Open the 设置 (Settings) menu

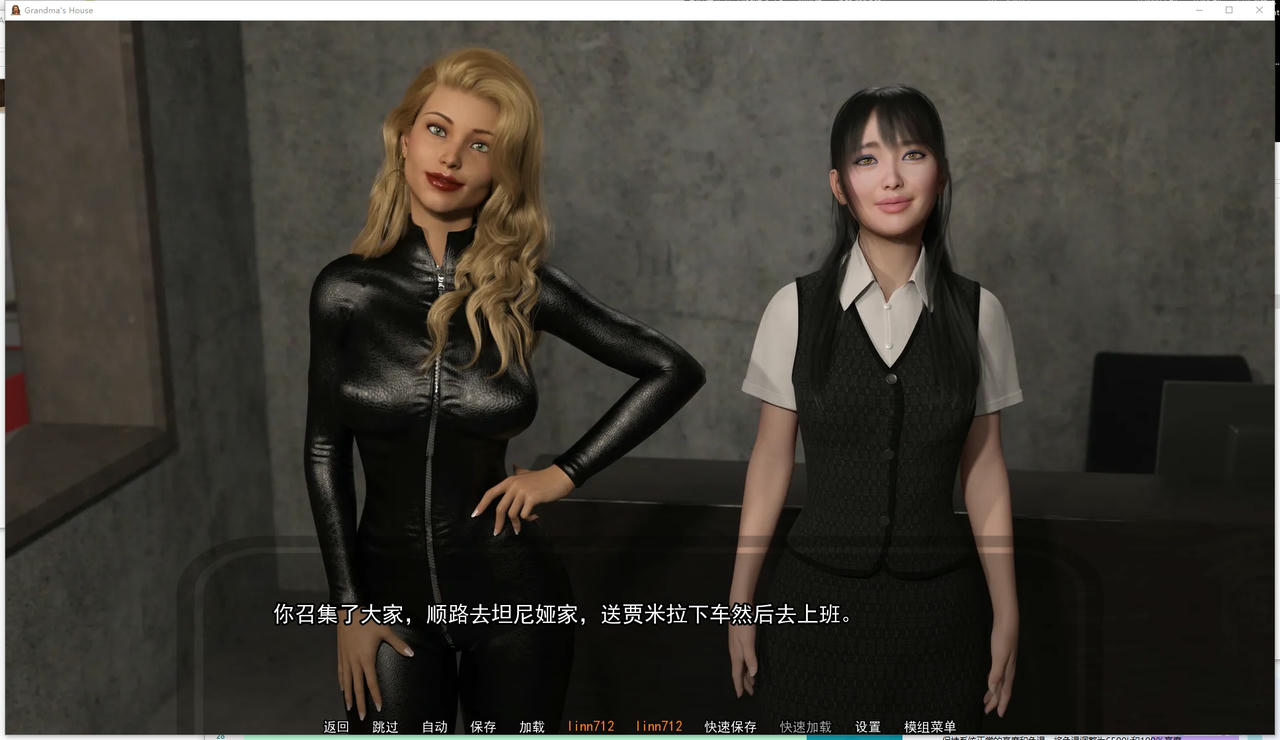pos(869,727)
